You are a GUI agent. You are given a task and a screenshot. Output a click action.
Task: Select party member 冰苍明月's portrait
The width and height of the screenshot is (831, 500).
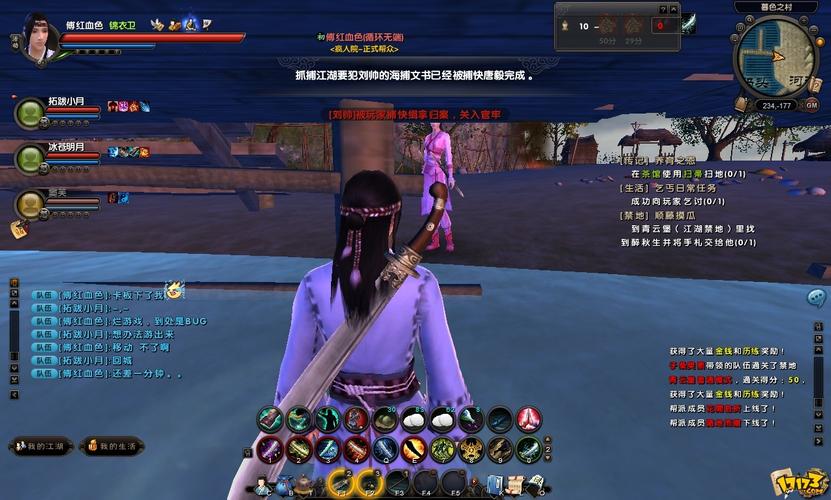[x=29, y=158]
